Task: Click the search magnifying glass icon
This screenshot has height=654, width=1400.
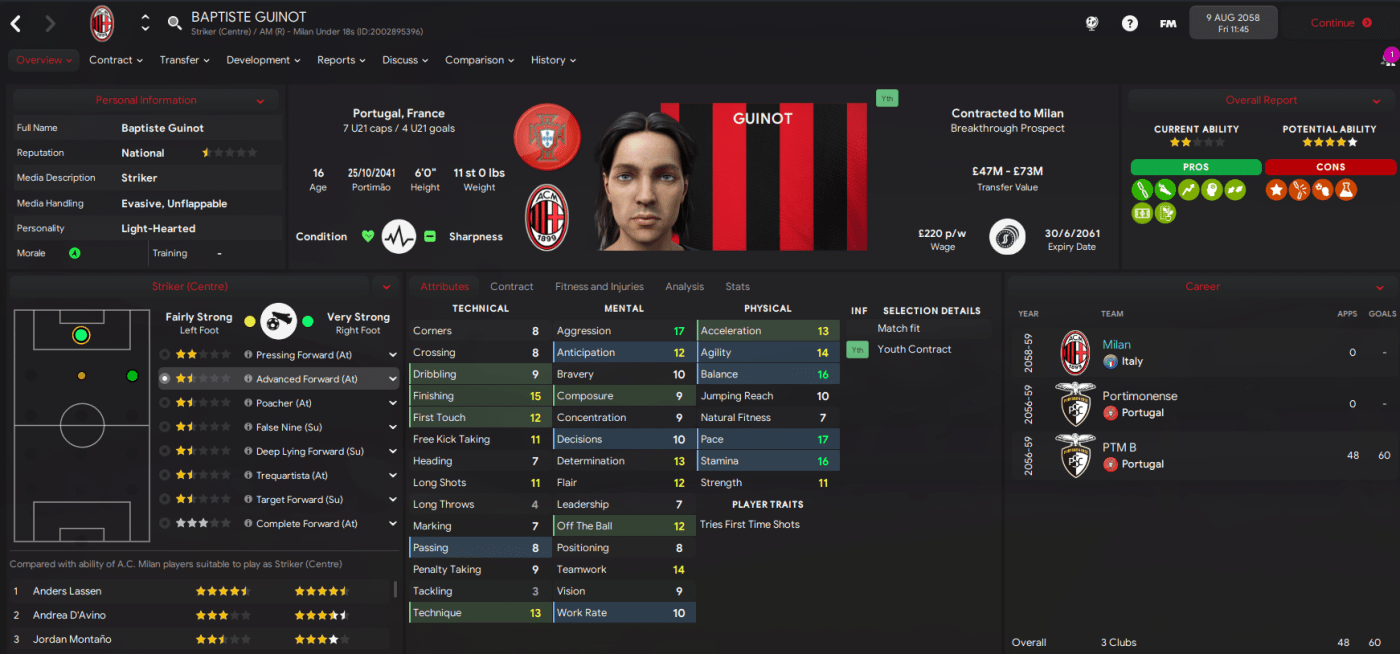Action: 174,23
